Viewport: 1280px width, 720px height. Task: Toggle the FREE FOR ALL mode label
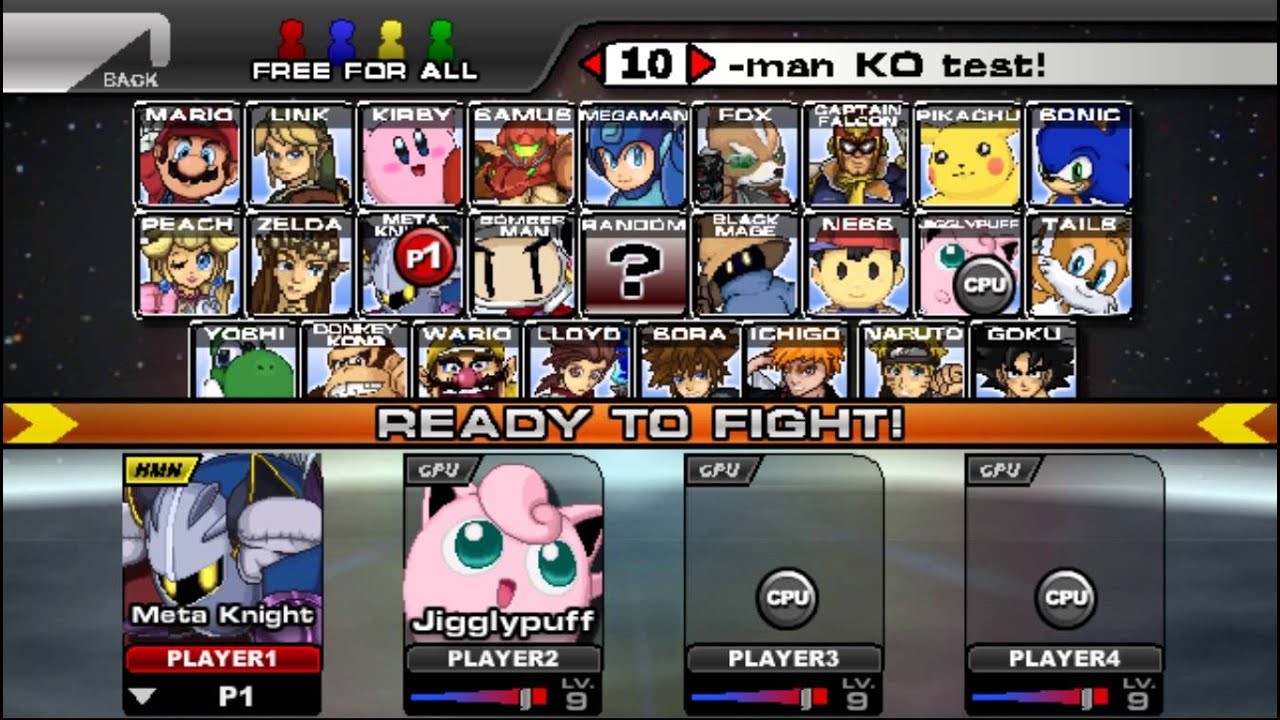(365, 71)
